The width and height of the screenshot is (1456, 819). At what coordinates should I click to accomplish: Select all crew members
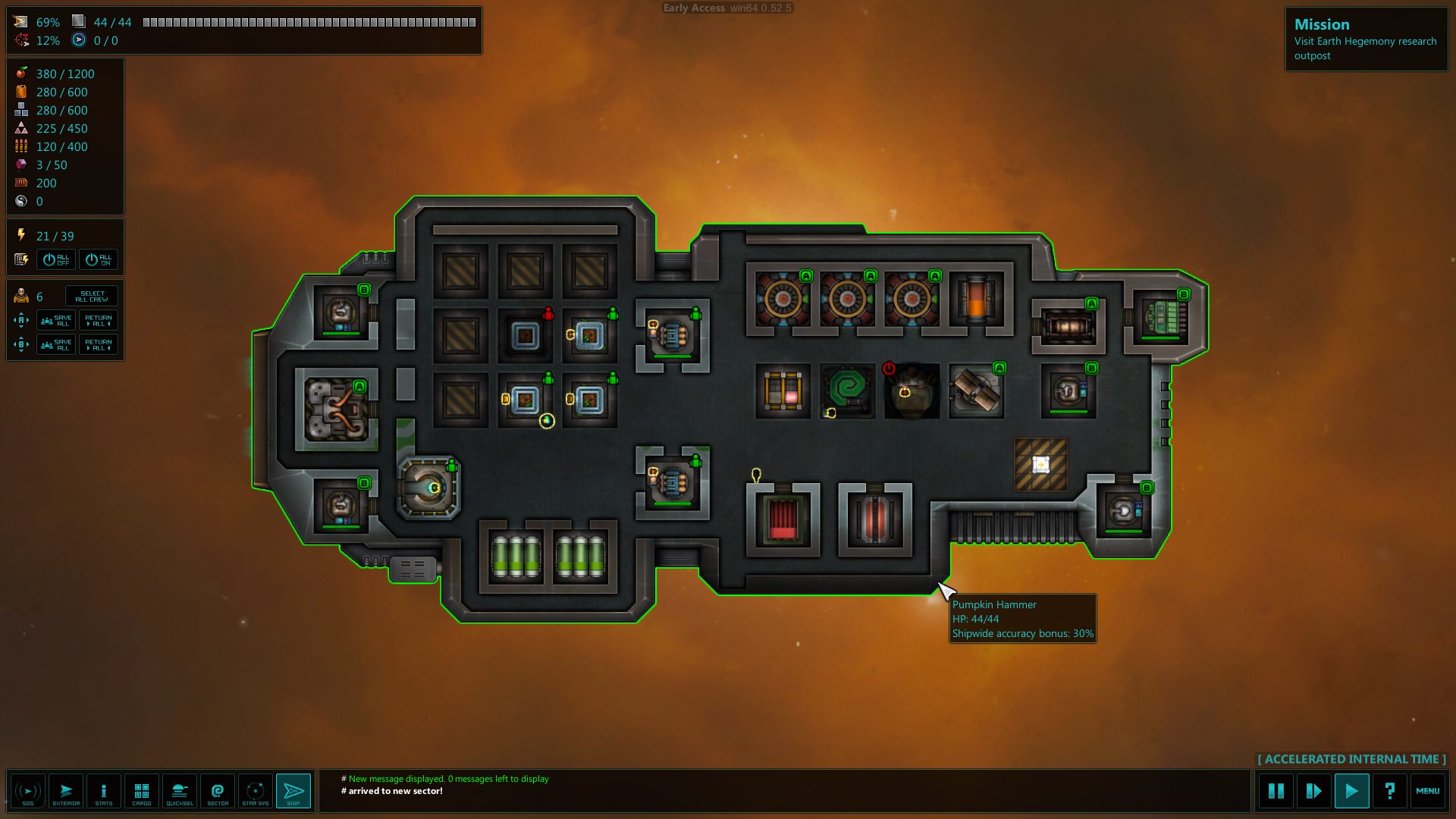(x=92, y=296)
